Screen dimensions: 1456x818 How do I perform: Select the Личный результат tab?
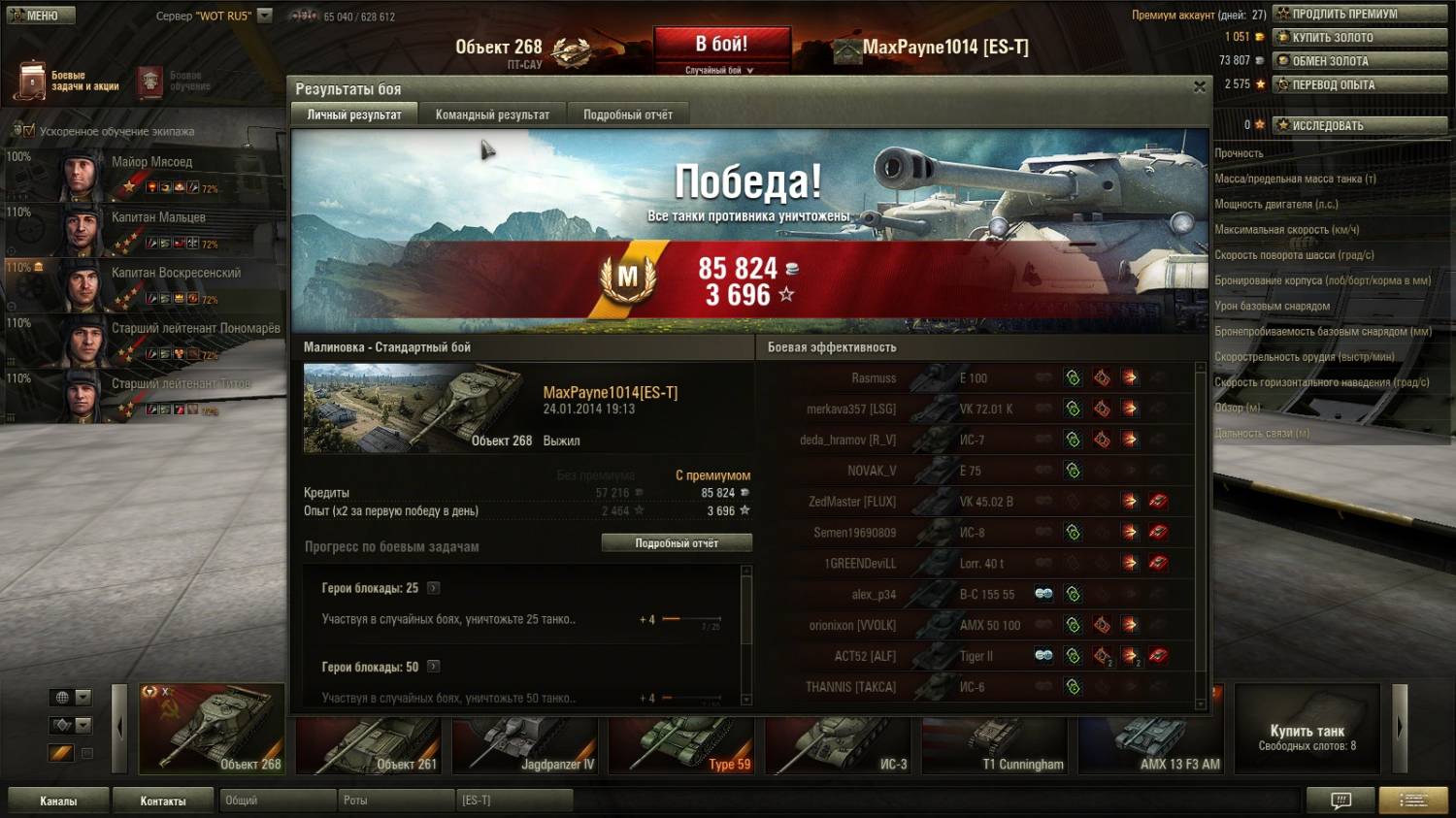coord(354,115)
